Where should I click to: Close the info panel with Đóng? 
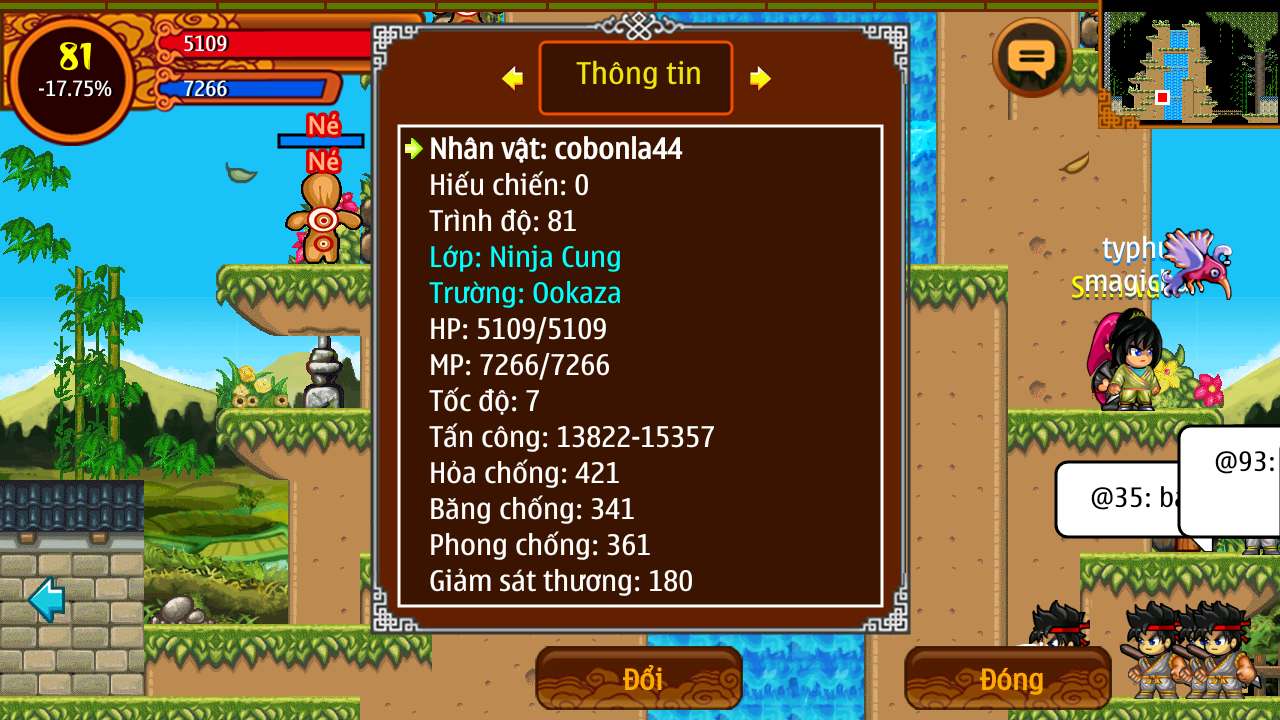coord(1008,679)
